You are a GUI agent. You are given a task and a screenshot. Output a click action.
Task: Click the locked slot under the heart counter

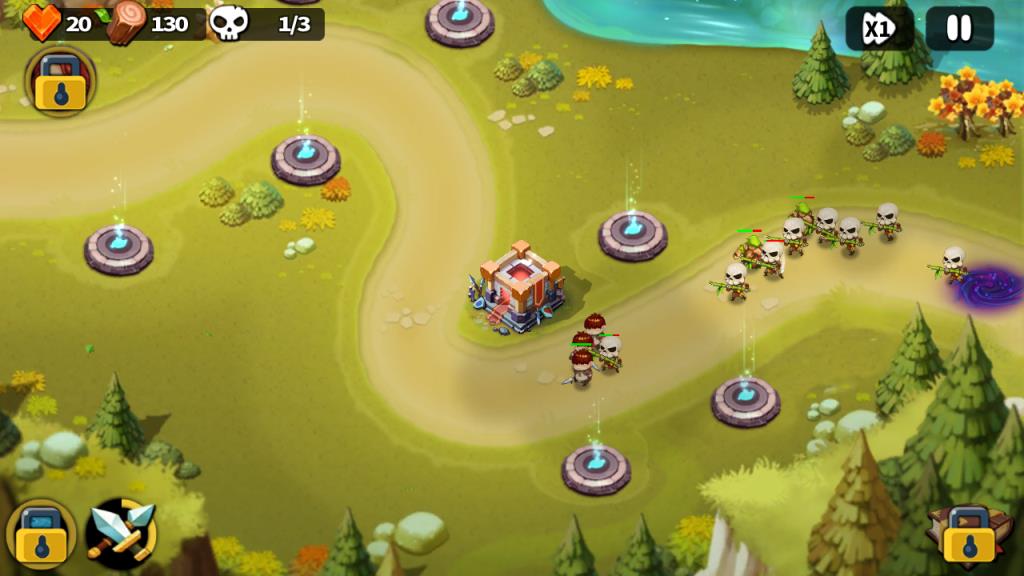point(60,82)
